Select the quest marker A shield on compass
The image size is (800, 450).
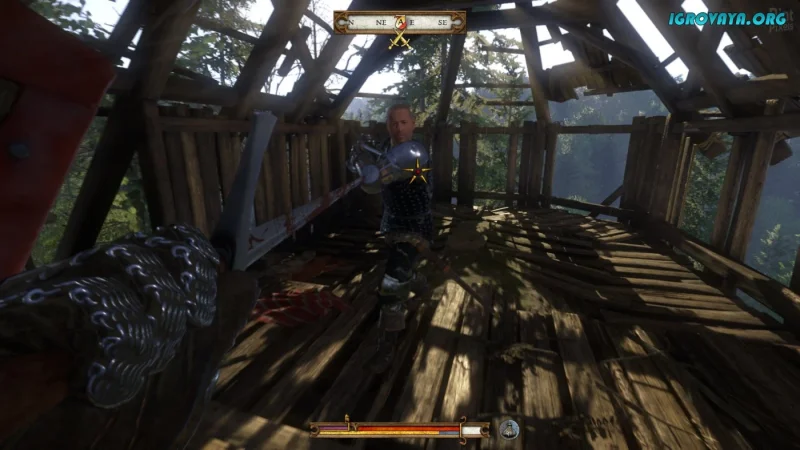[x=400, y=21]
